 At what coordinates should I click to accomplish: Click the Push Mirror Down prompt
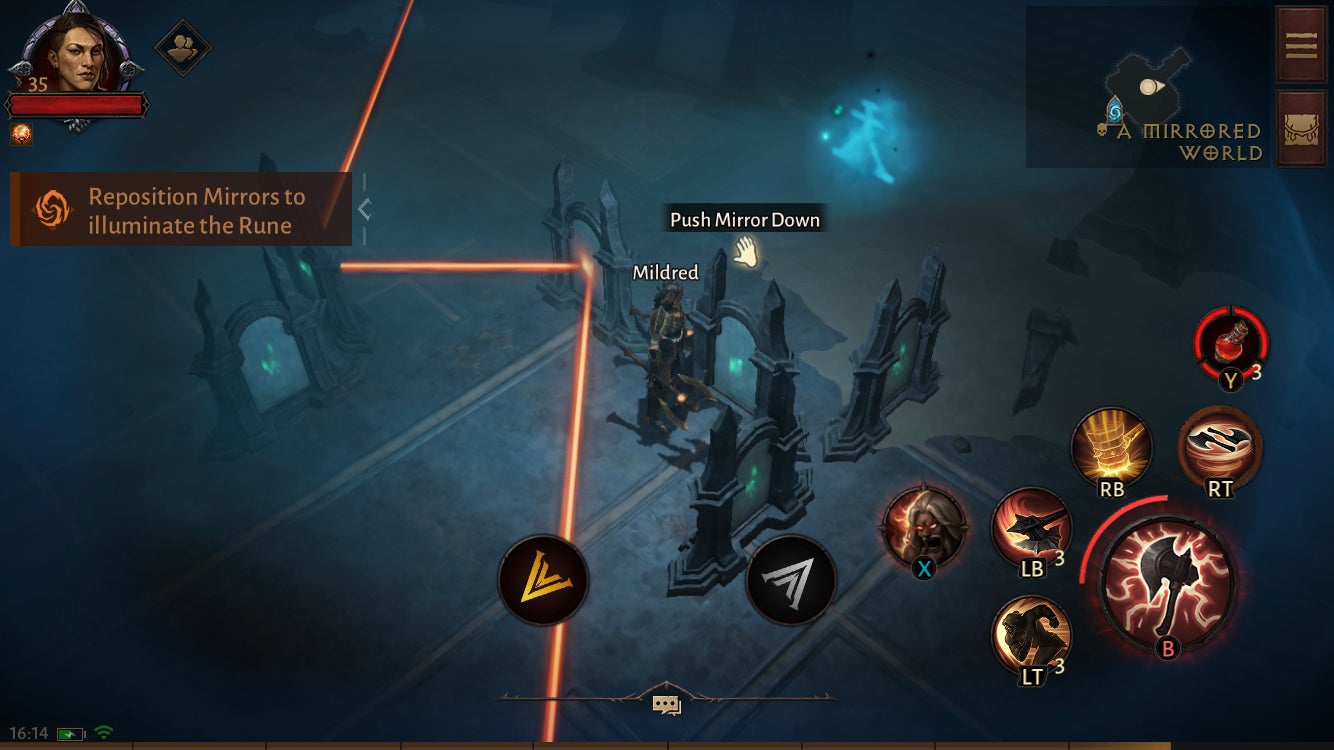click(x=744, y=219)
